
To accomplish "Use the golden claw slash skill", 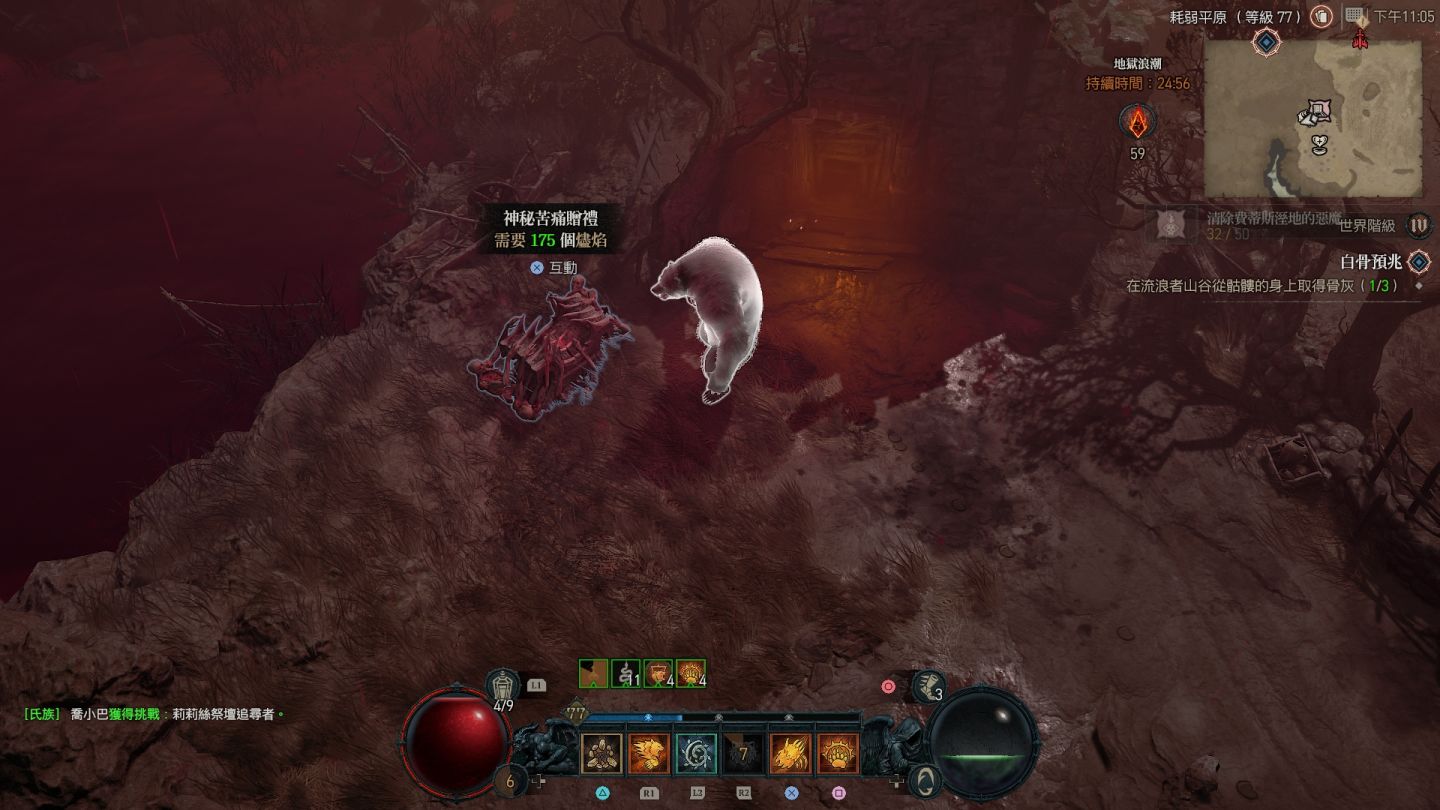I will pos(790,754).
